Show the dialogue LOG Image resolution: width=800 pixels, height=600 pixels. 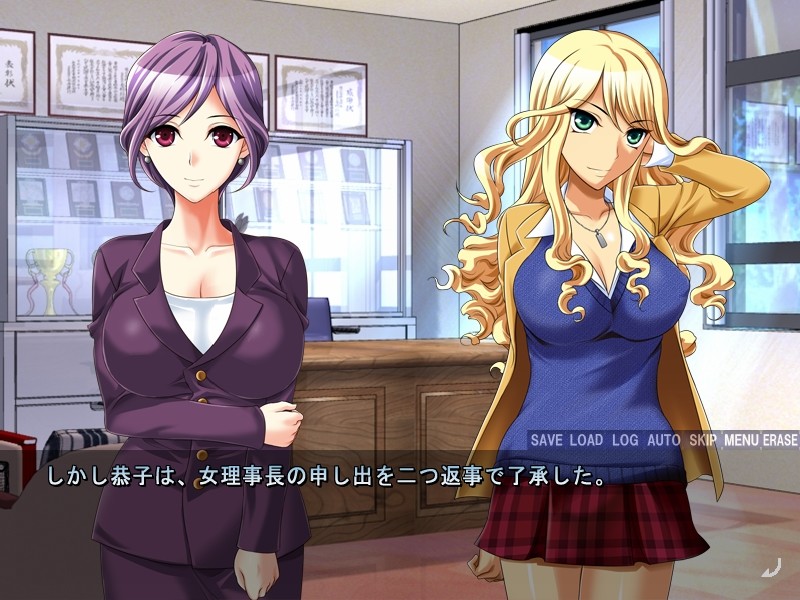pyautogui.click(x=625, y=440)
